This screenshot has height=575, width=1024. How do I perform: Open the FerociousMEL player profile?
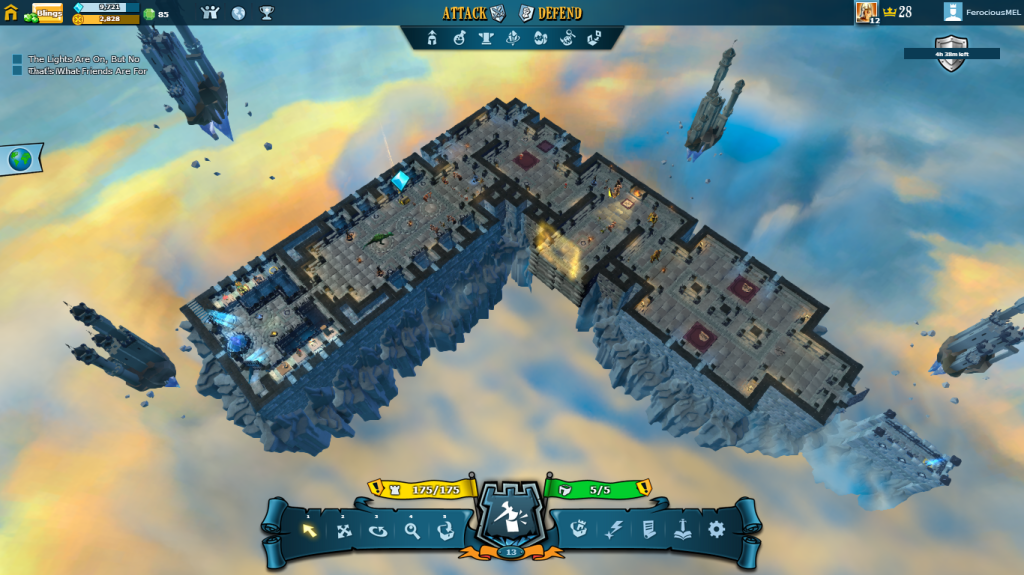pyautogui.click(x=977, y=12)
